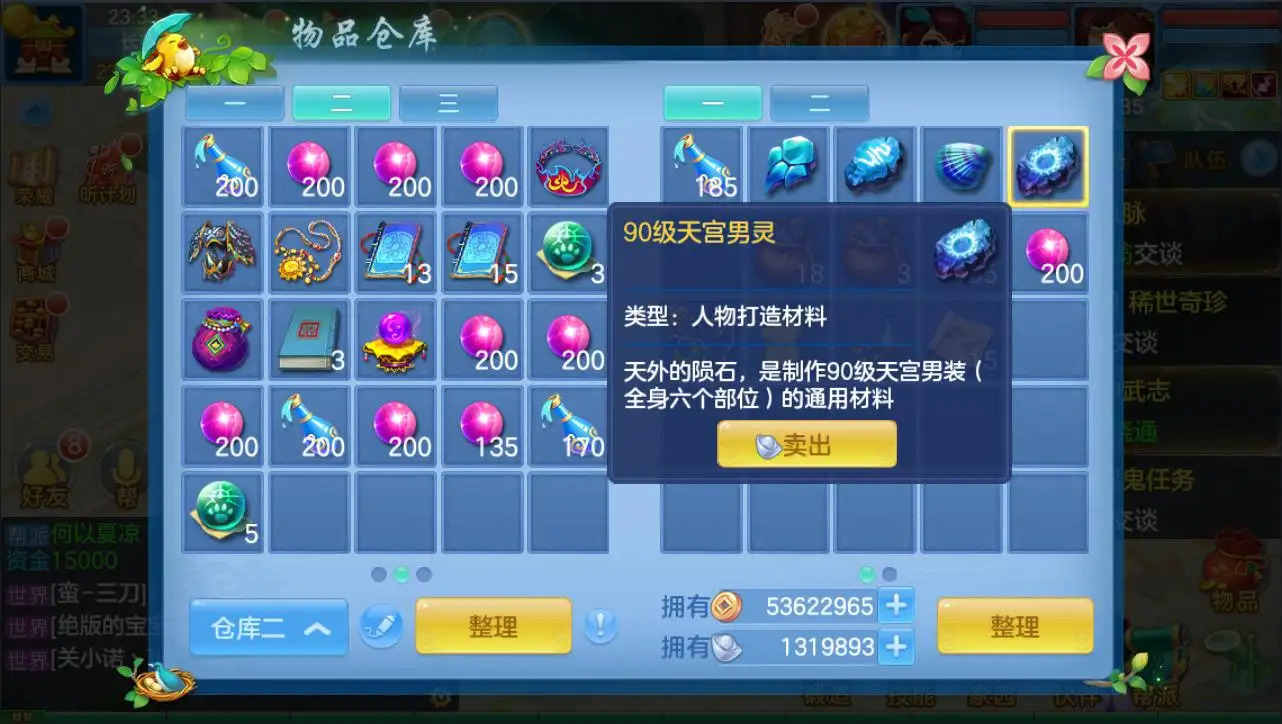Screen dimensions: 1282x724
Task: Sort the warehouse with the left 整理 button
Action: click(494, 625)
